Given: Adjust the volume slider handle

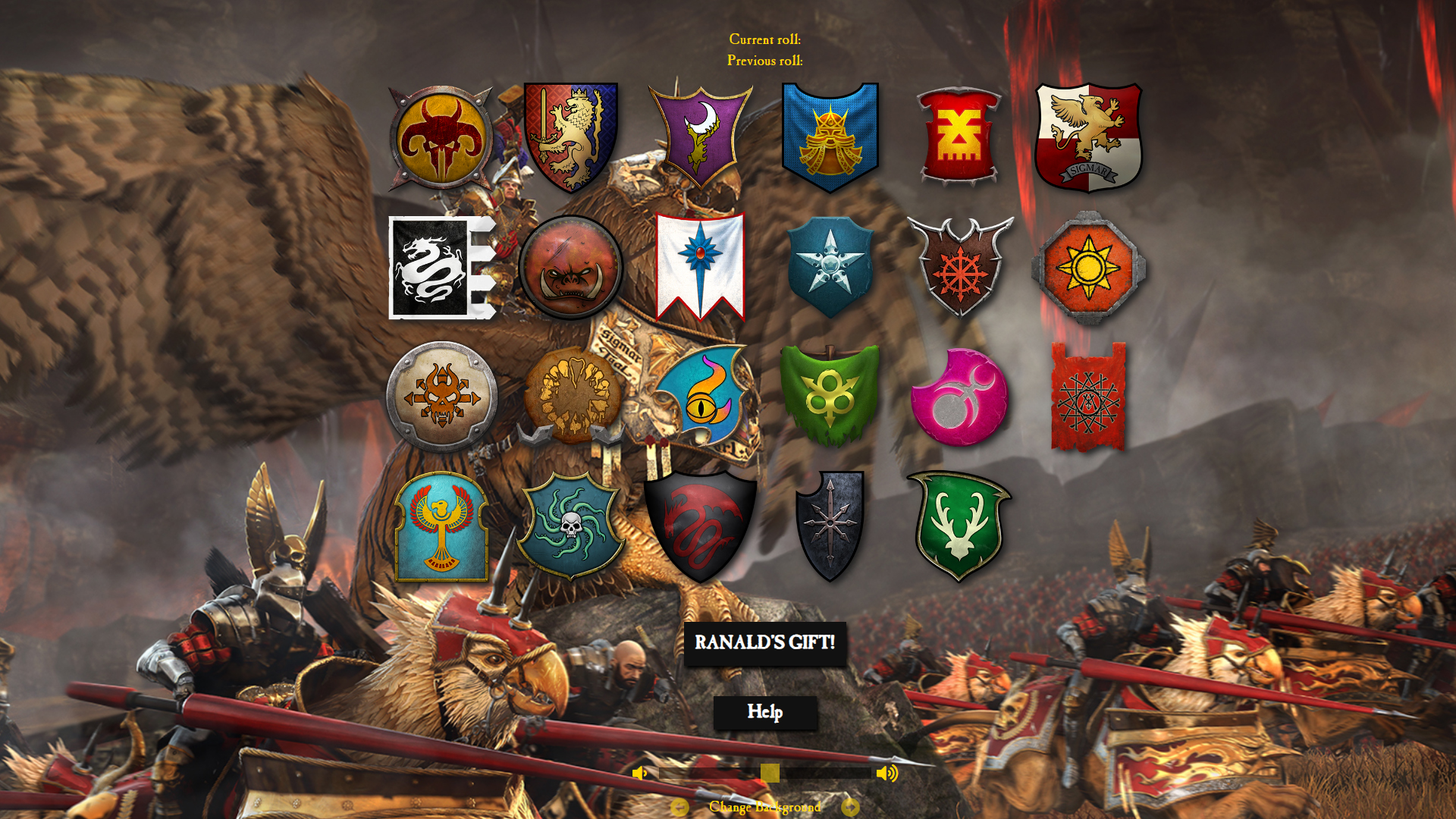Looking at the screenshot, I should point(769,772).
